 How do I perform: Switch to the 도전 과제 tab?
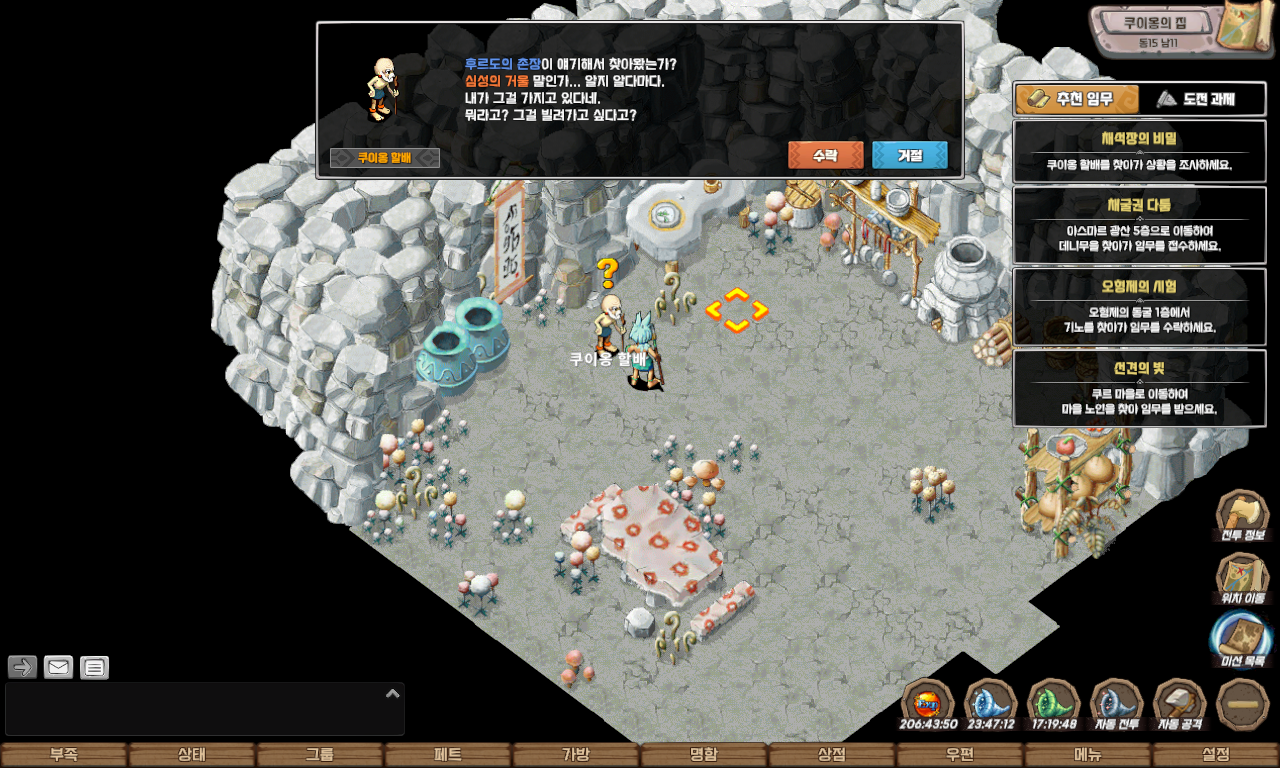(1195, 99)
